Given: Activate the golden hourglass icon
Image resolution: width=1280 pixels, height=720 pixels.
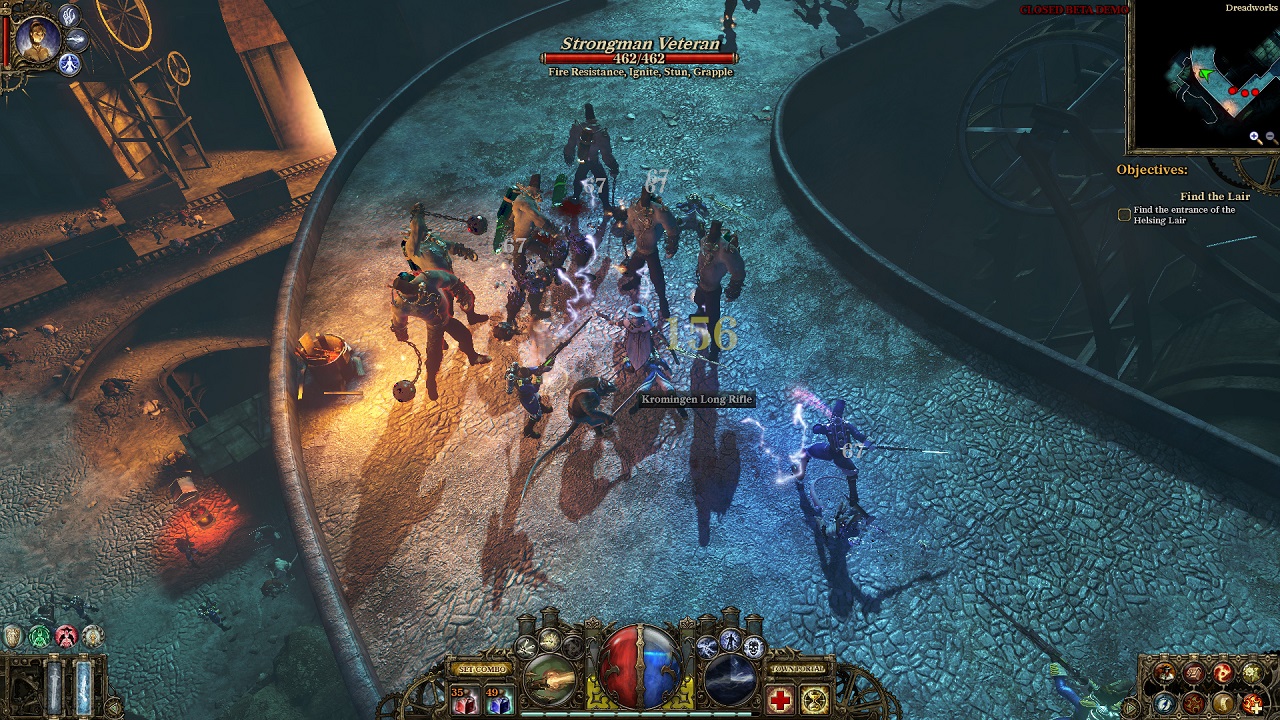Looking at the screenshot, I should point(814,700).
